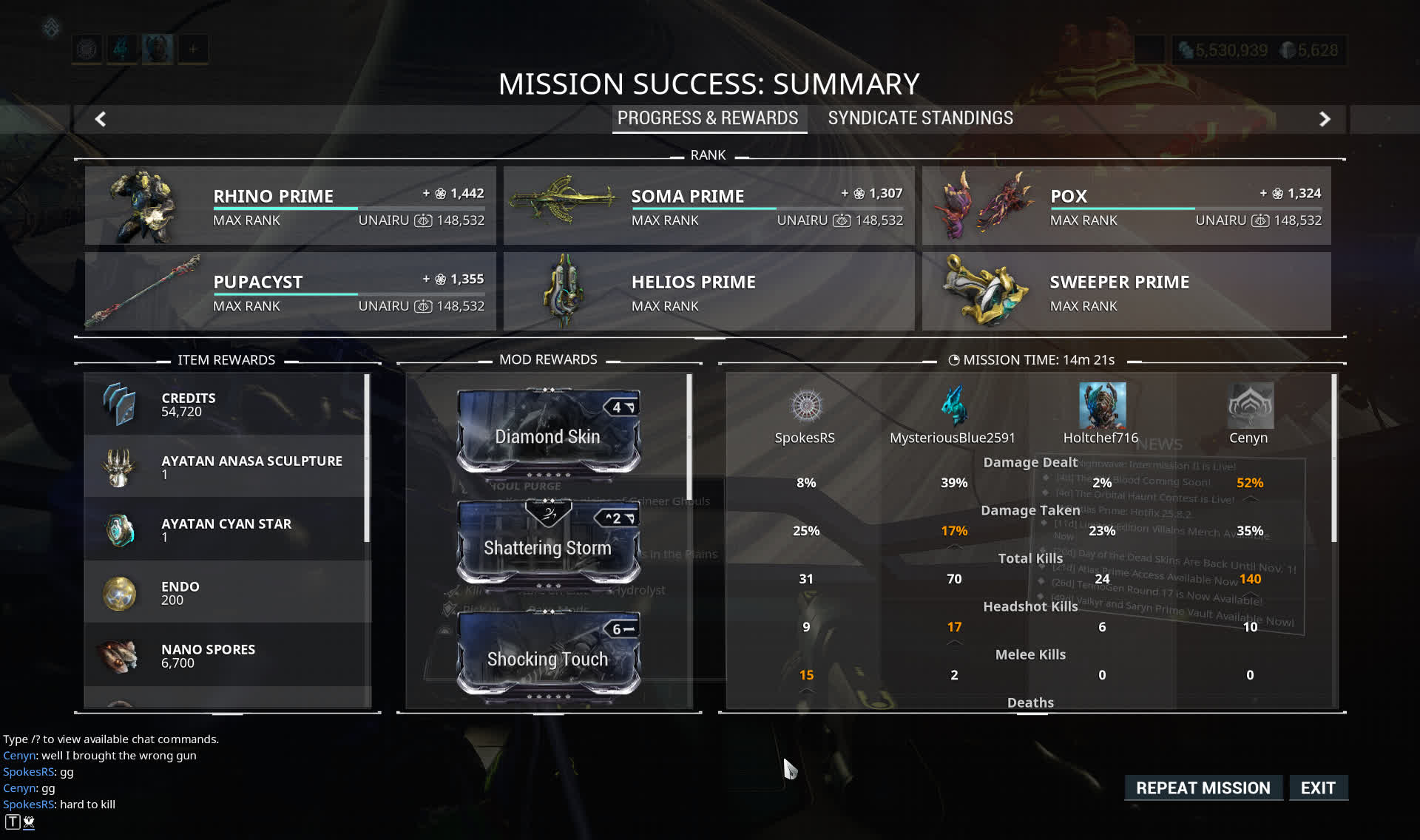Click MysteriousBlue2591's player avatar
The height and width of the screenshot is (840, 1420).
(x=953, y=405)
